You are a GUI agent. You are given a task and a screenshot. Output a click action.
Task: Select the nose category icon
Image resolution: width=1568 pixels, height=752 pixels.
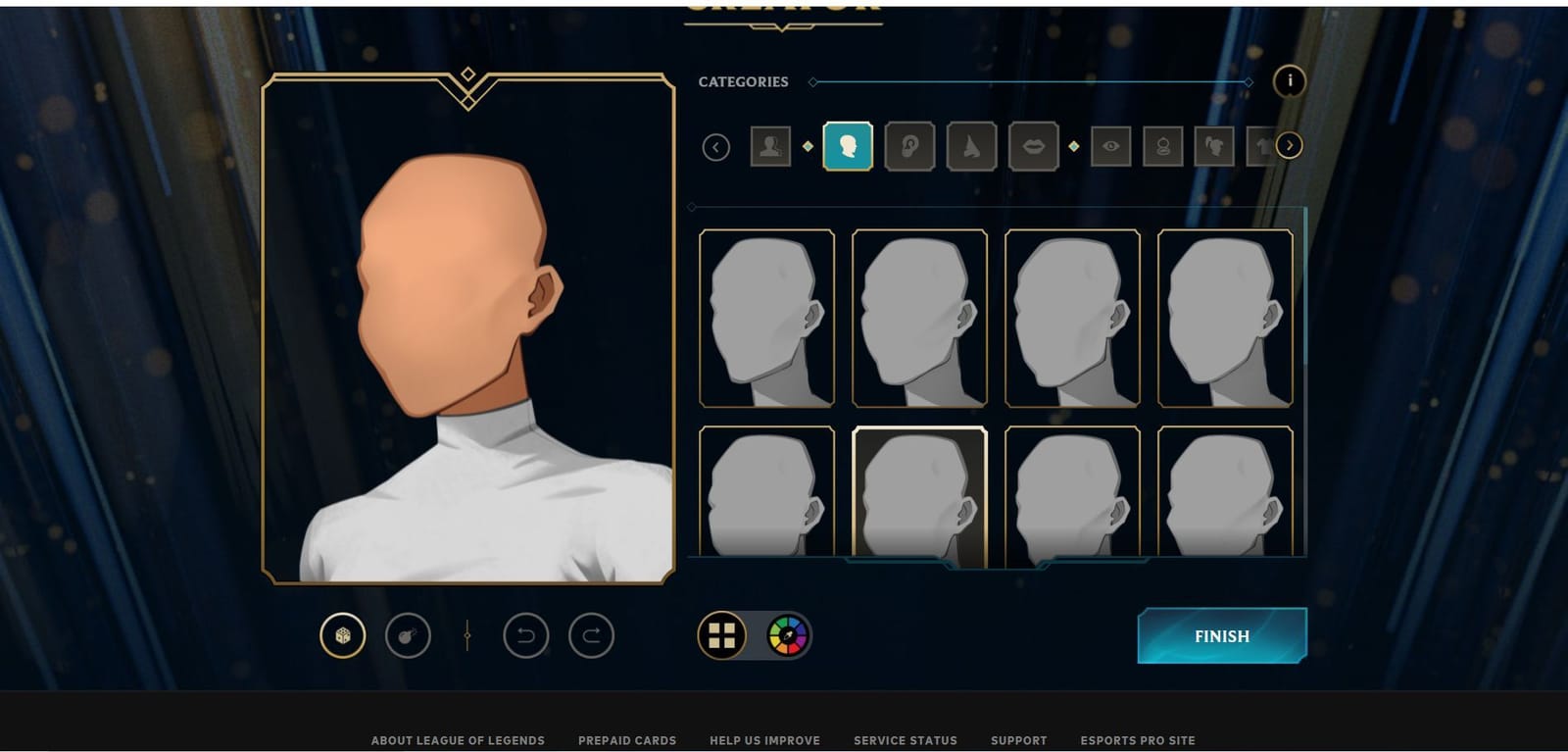pos(971,148)
